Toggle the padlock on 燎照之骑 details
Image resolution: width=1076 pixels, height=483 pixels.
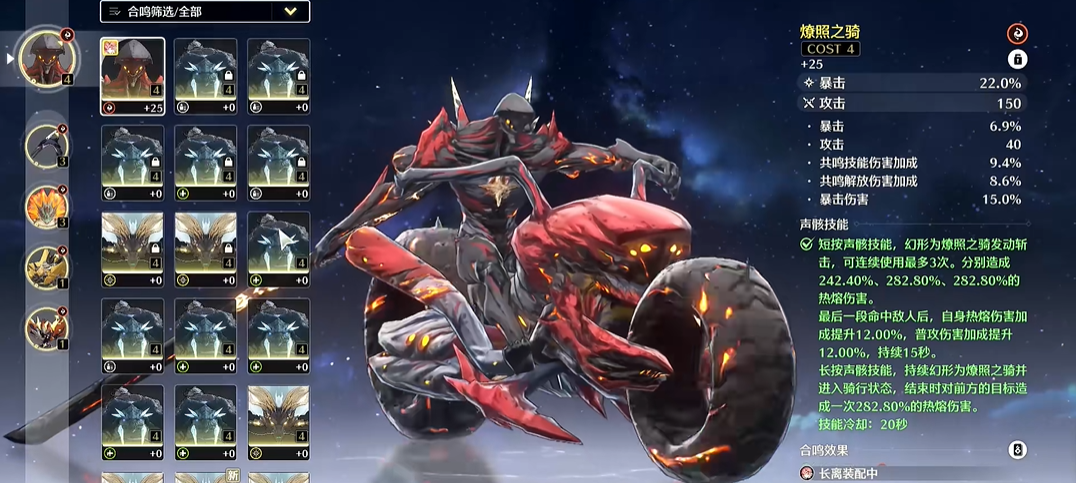coord(1017,59)
